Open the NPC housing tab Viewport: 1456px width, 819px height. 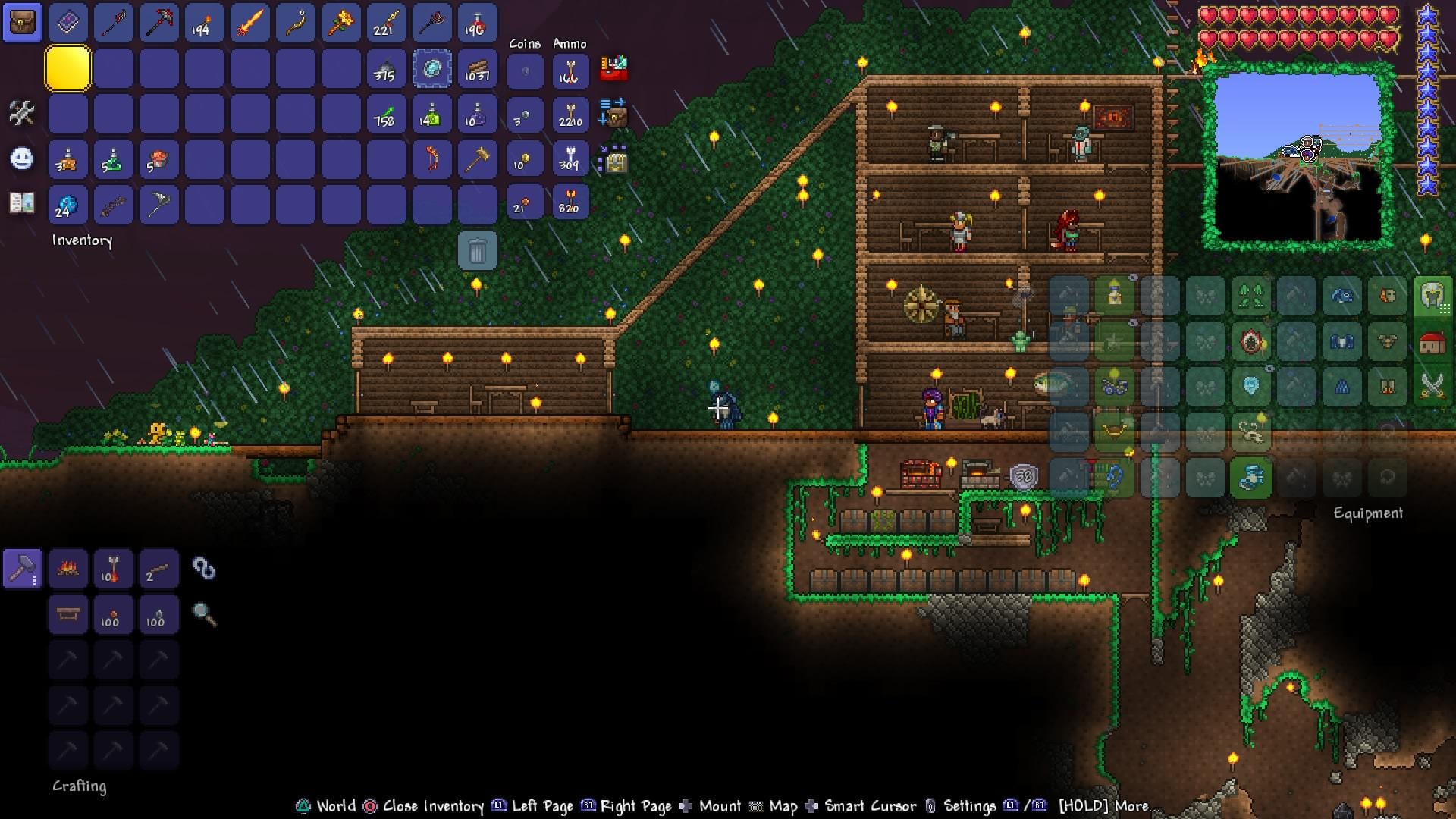(x=1432, y=343)
